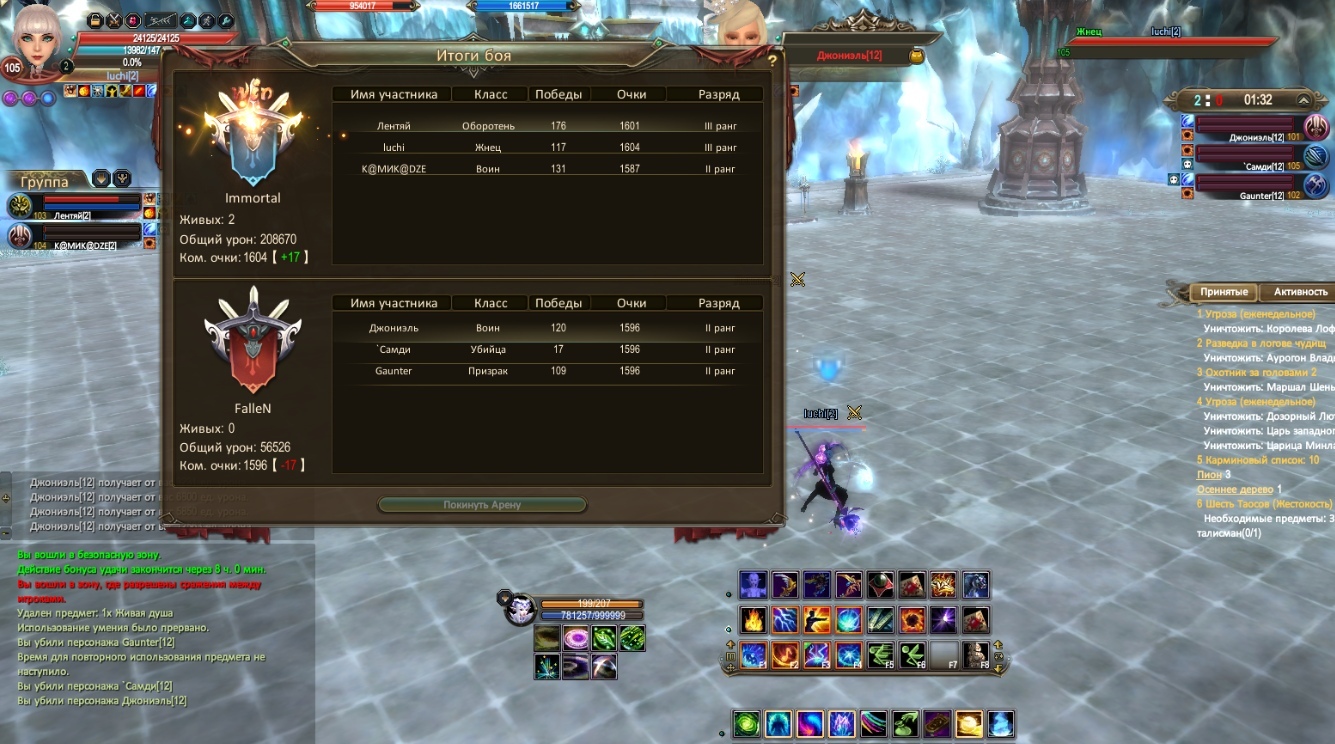Activate the green swirl skill on bottom bar
Image resolution: width=1335 pixels, height=744 pixels.
click(x=746, y=724)
